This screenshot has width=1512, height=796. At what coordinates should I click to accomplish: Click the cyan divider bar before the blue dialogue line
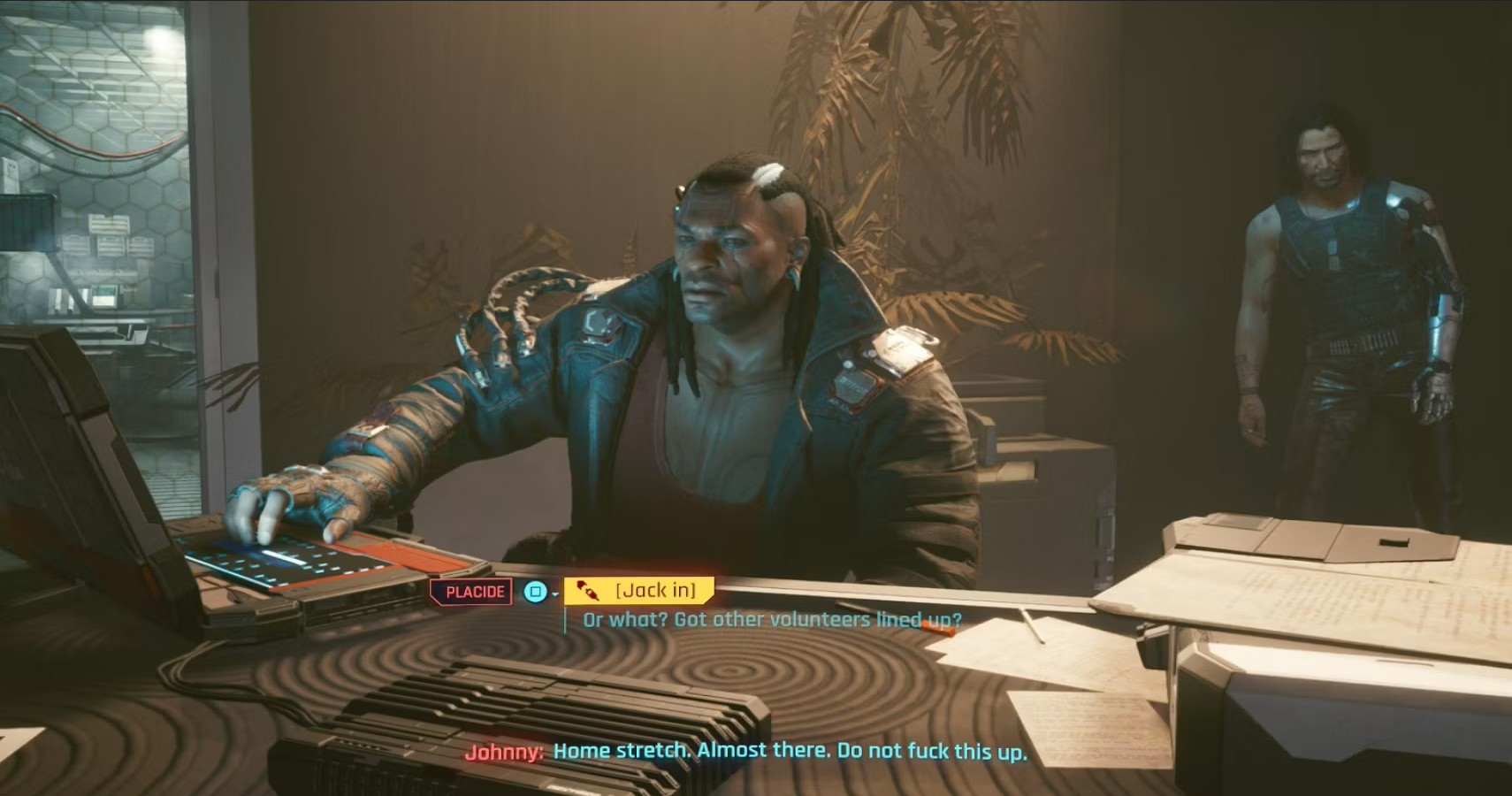click(x=567, y=620)
